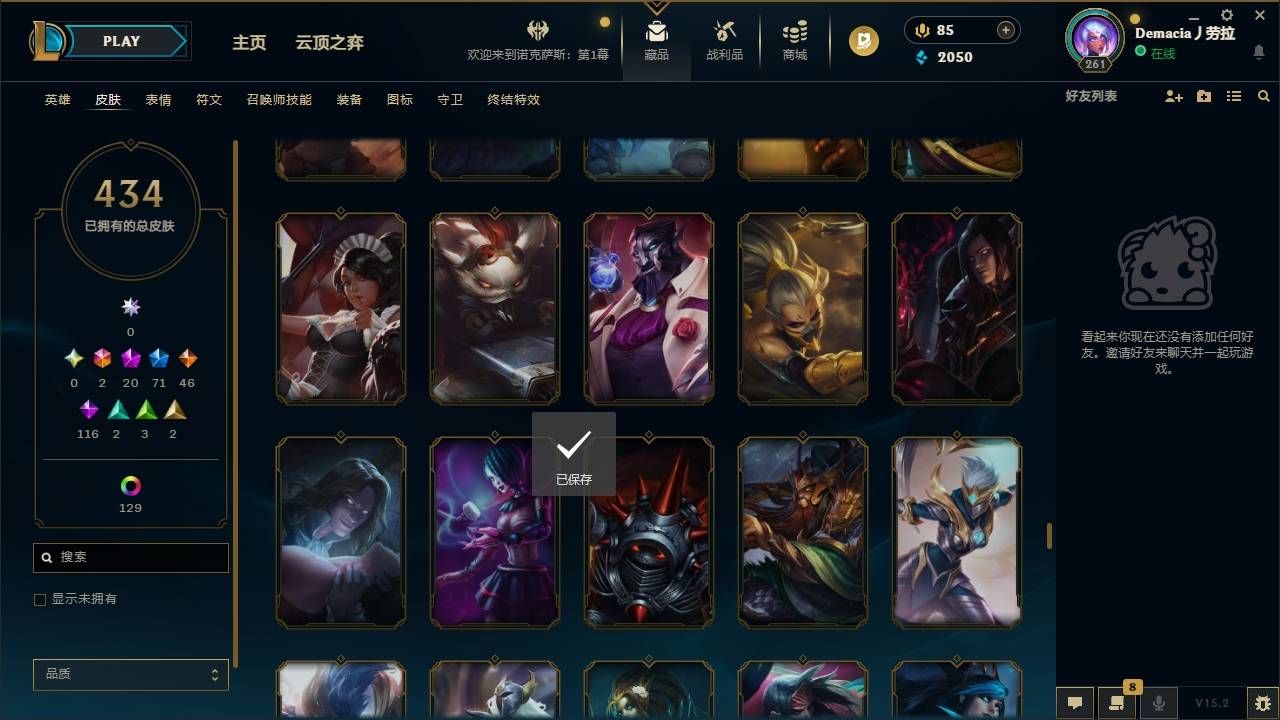Toggle the chat window open
This screenshot has height=720, width=1280.
tap(1074, 702)
